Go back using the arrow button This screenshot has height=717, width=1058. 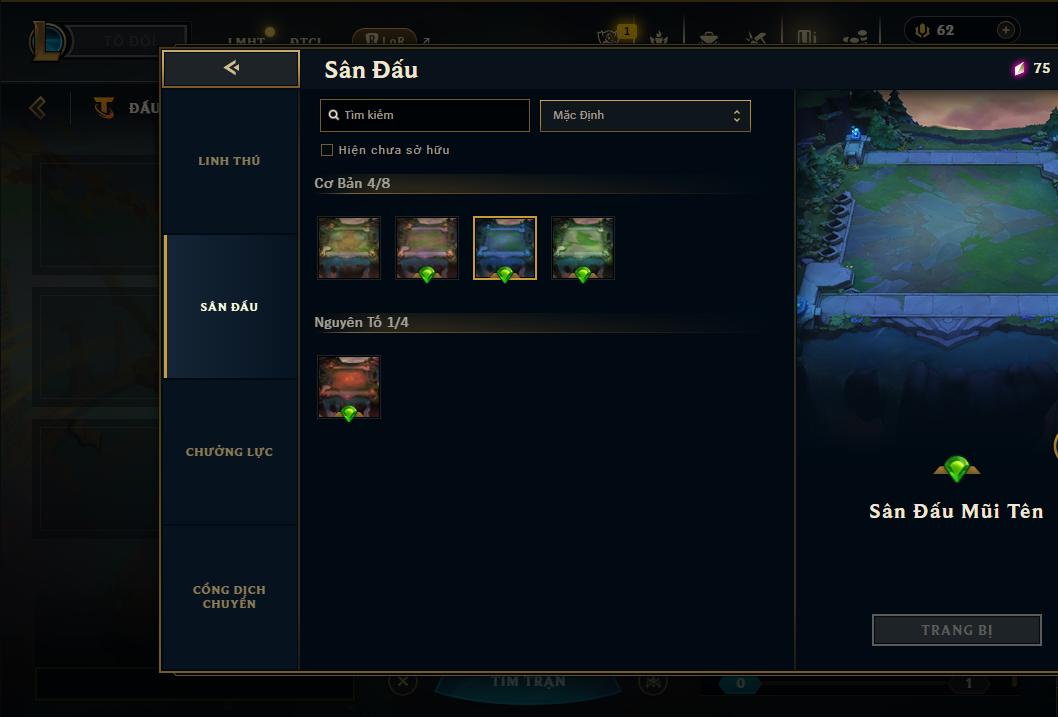tap(231, 69)
